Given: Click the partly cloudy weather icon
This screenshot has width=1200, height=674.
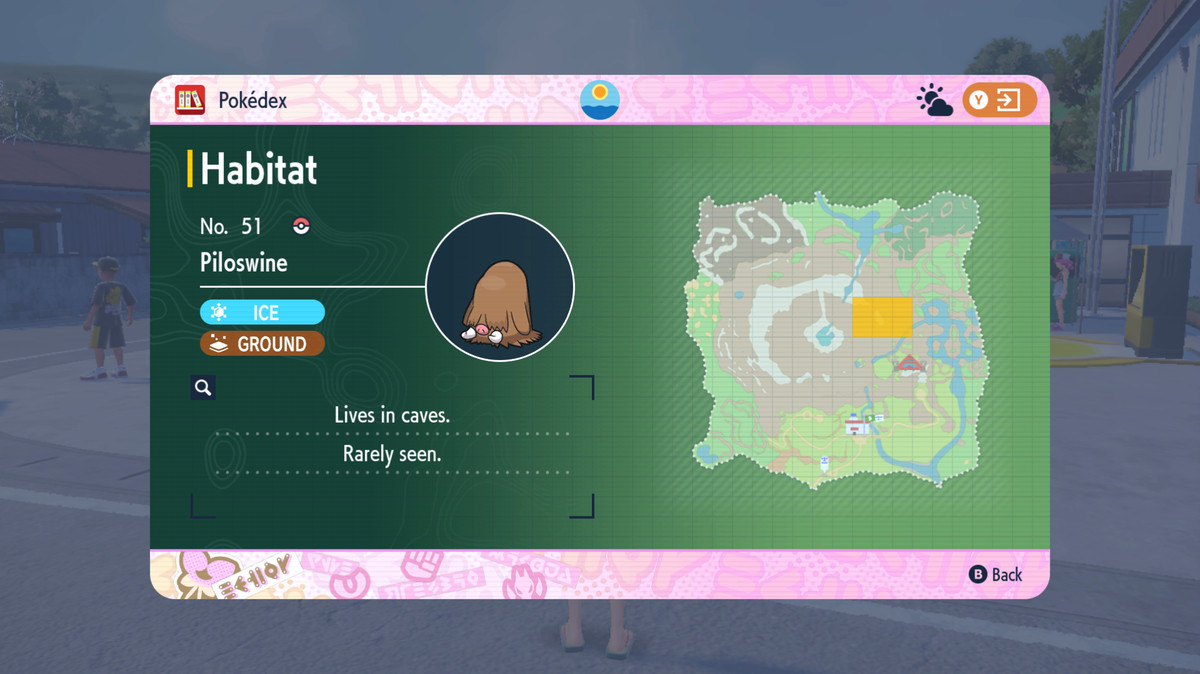Looking at the screenshot, I should (935, 101).
